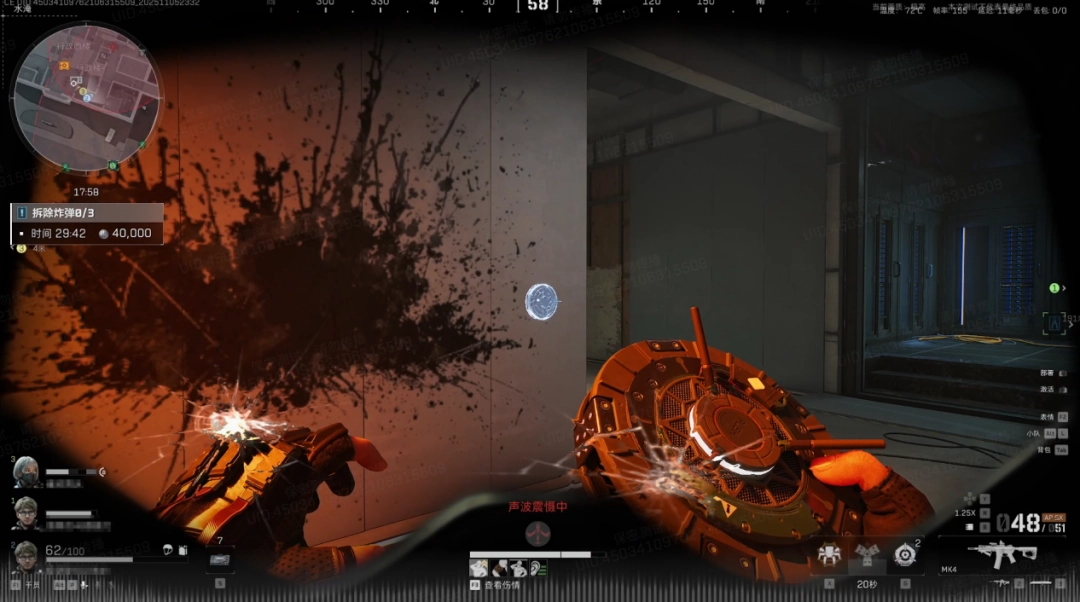Activate the middle skill on 20秒 cooldown
Image resolution: width=1080 pixels, height=602 pixels.
tap(866, 554)
